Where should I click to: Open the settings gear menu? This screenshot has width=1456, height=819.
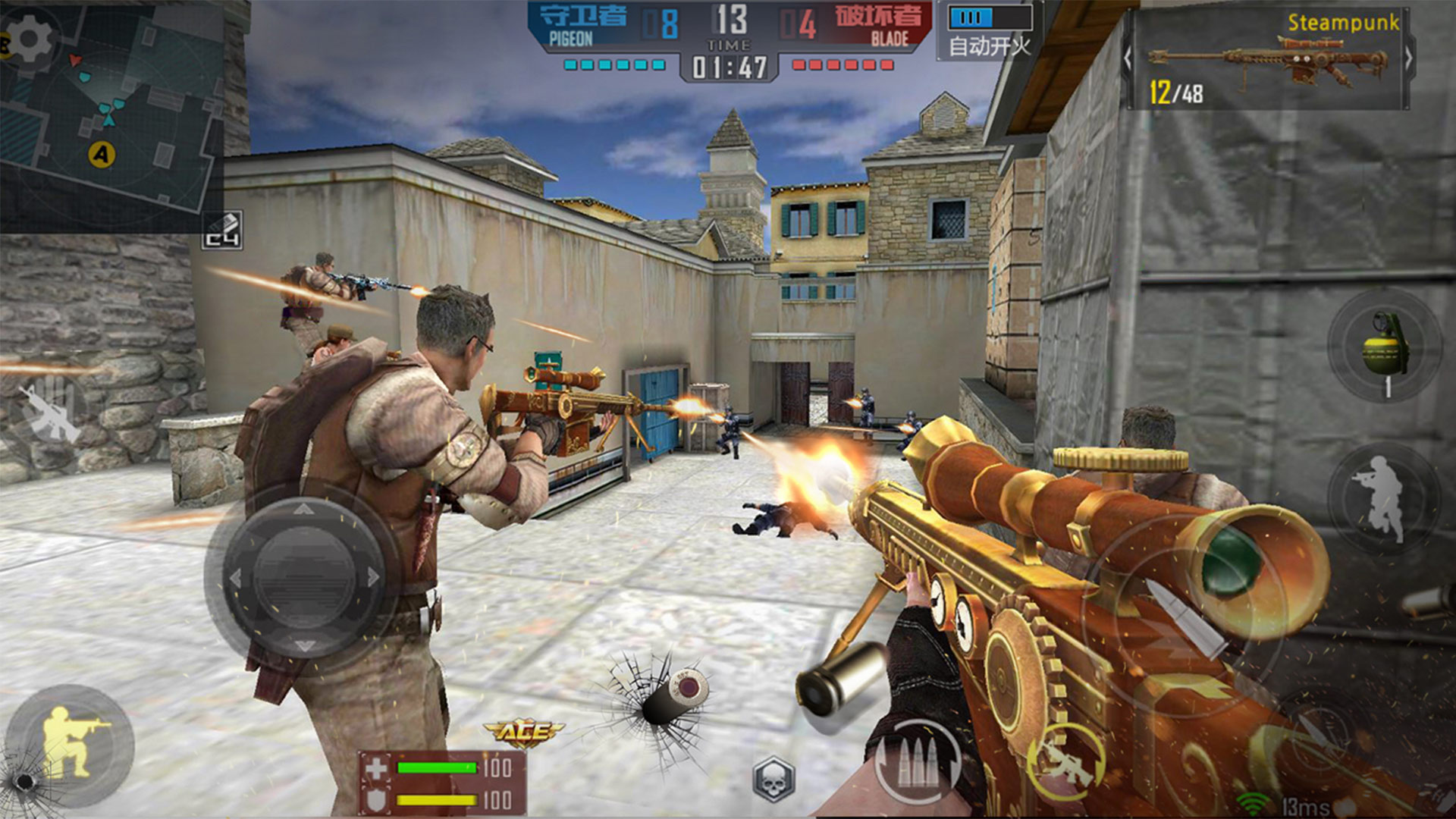pos(29,39)
